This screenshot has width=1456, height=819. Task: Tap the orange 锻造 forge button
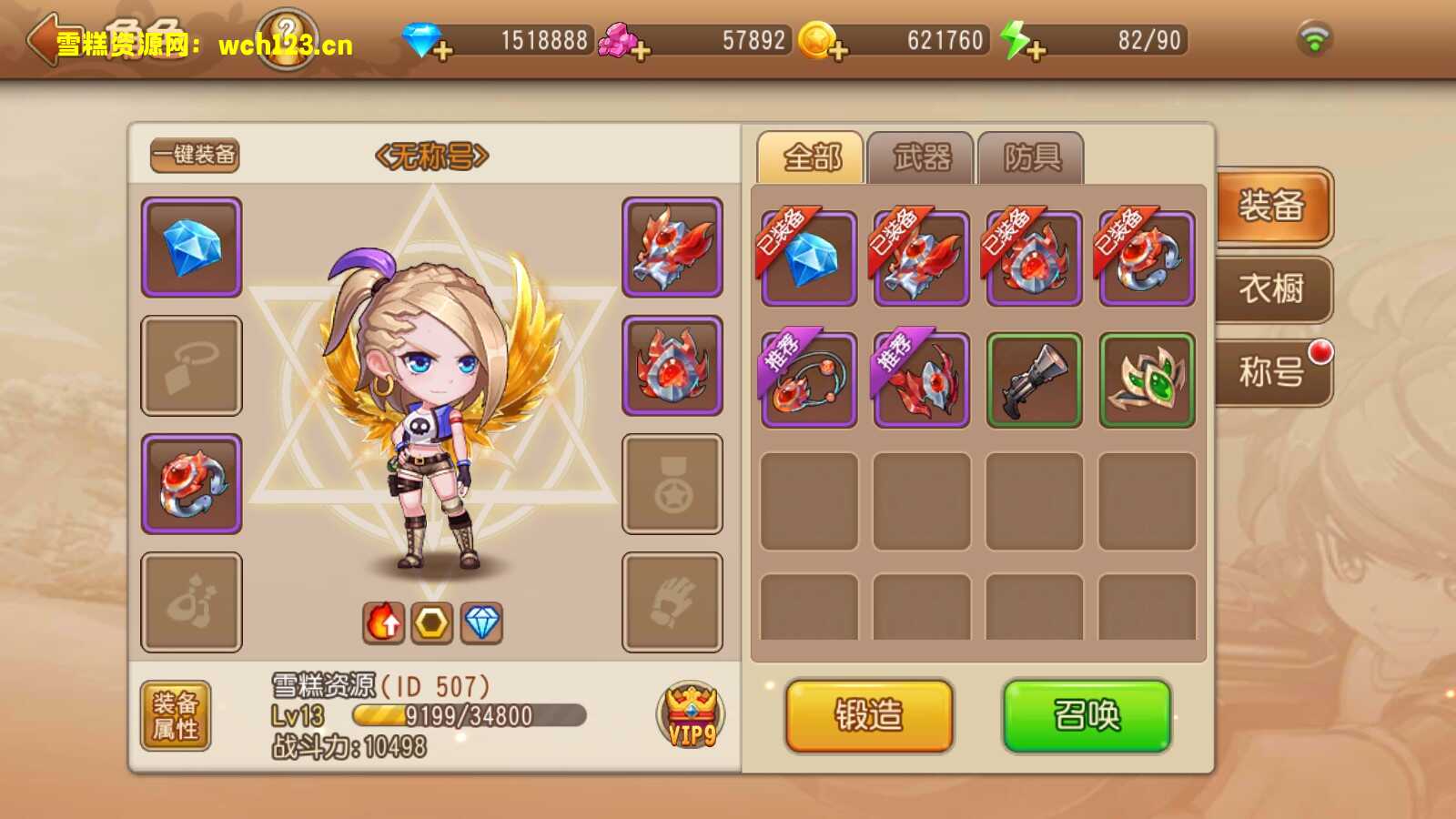tap(869, 715)
